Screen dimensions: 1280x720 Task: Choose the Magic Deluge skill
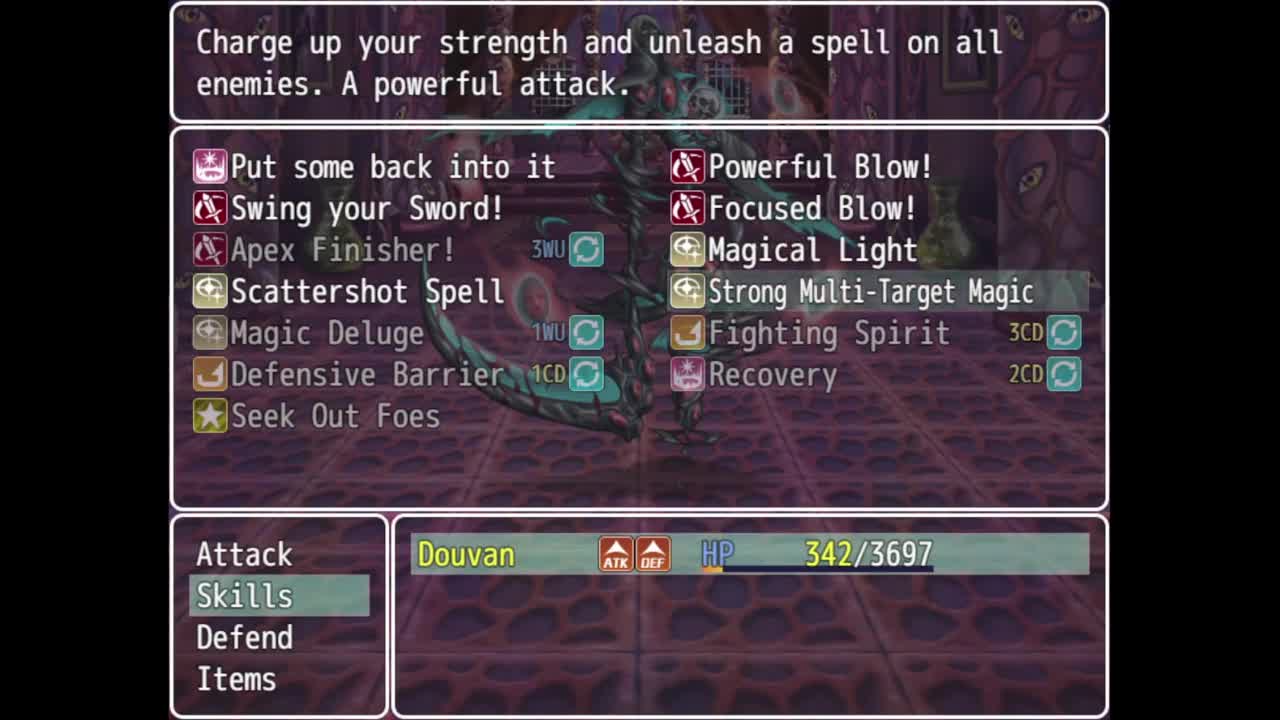[327, 333]
